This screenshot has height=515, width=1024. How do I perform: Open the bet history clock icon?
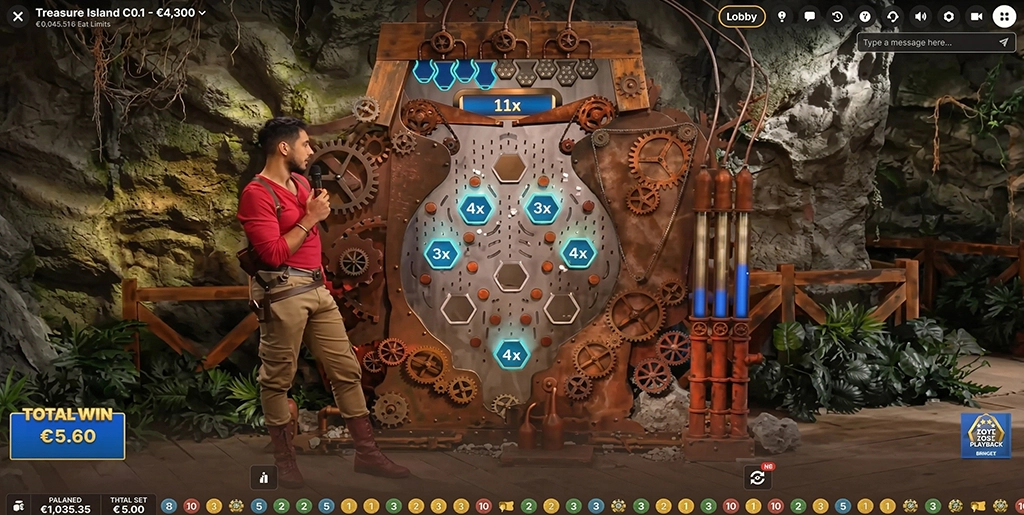click(x=837, y=16)
